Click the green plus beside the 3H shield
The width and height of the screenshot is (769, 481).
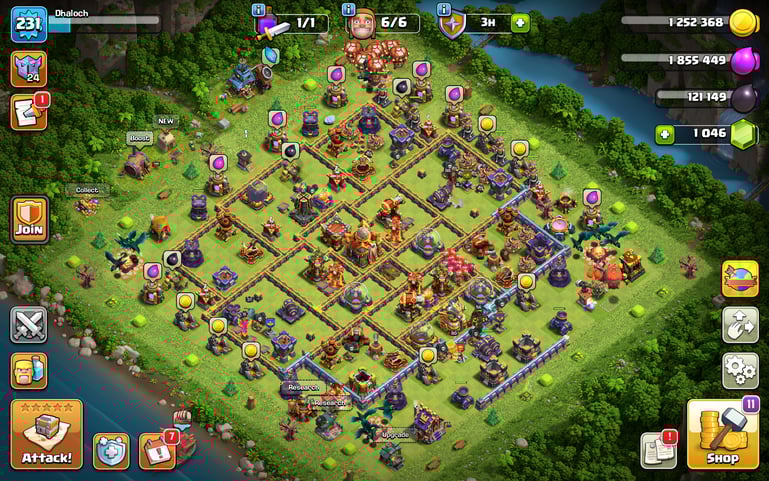click(520, 22)
